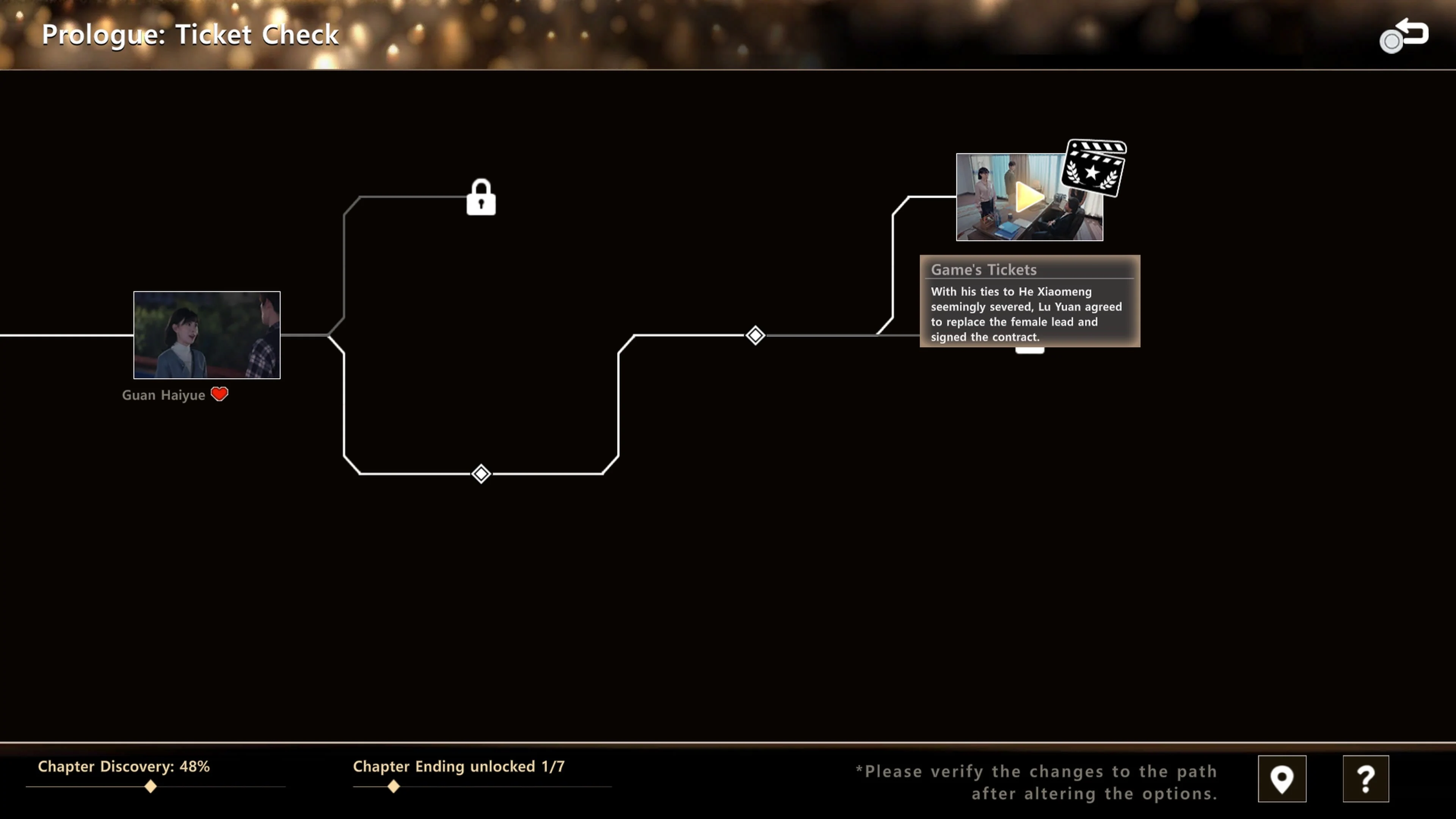1456x819 pixels.
Task: Toggle the red heart beside Guan Haiyue
Action: pos(219,394)
